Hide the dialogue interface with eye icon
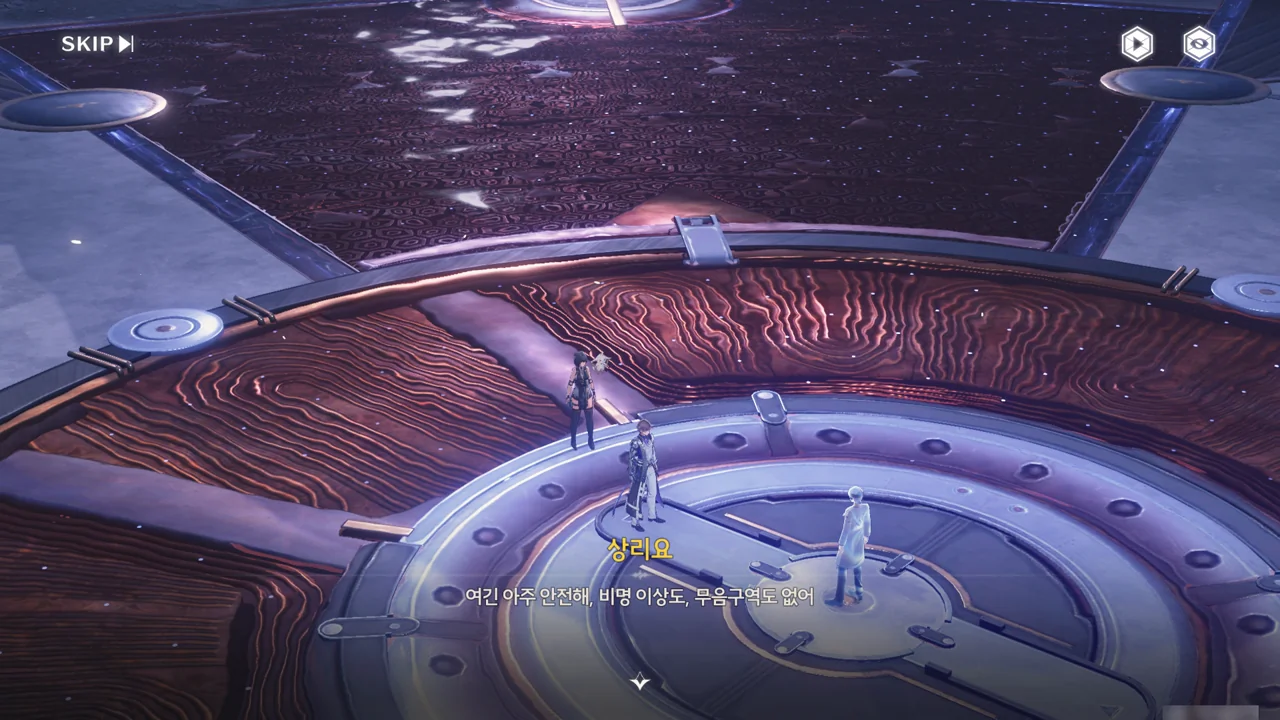The height and width of the screenshot is (720, 1280). coord(1198,44)
